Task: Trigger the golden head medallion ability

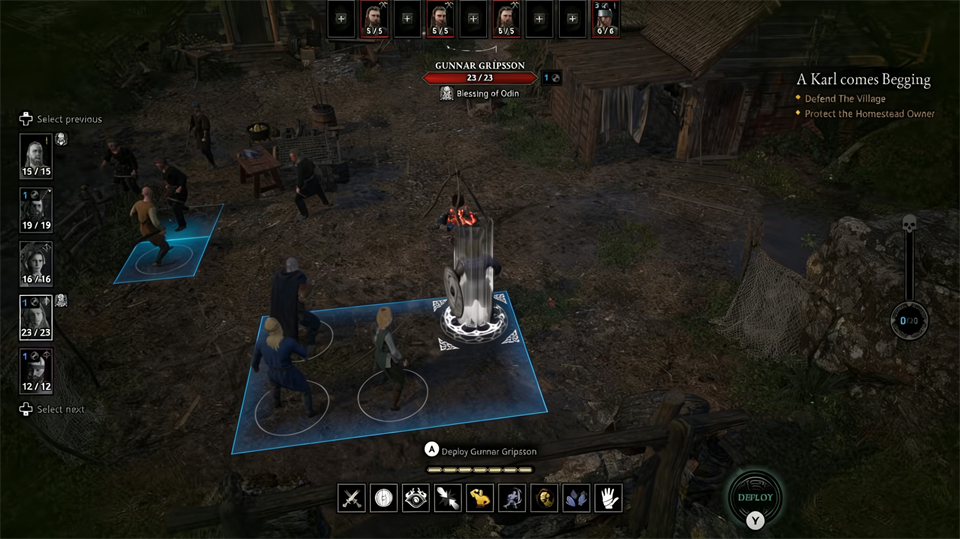Action: point(544,498)
